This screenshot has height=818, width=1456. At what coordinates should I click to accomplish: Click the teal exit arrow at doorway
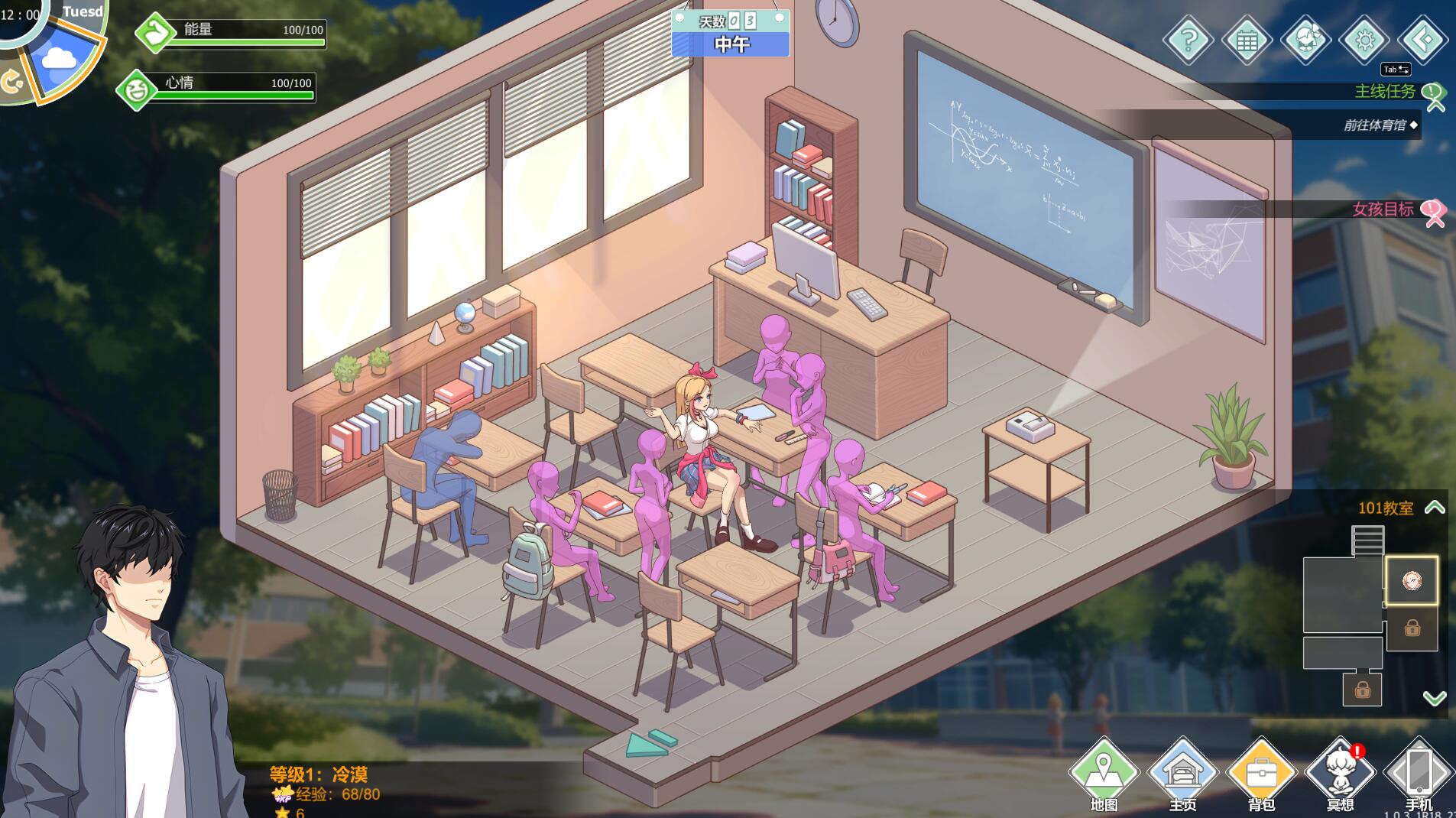pos(650,743)
